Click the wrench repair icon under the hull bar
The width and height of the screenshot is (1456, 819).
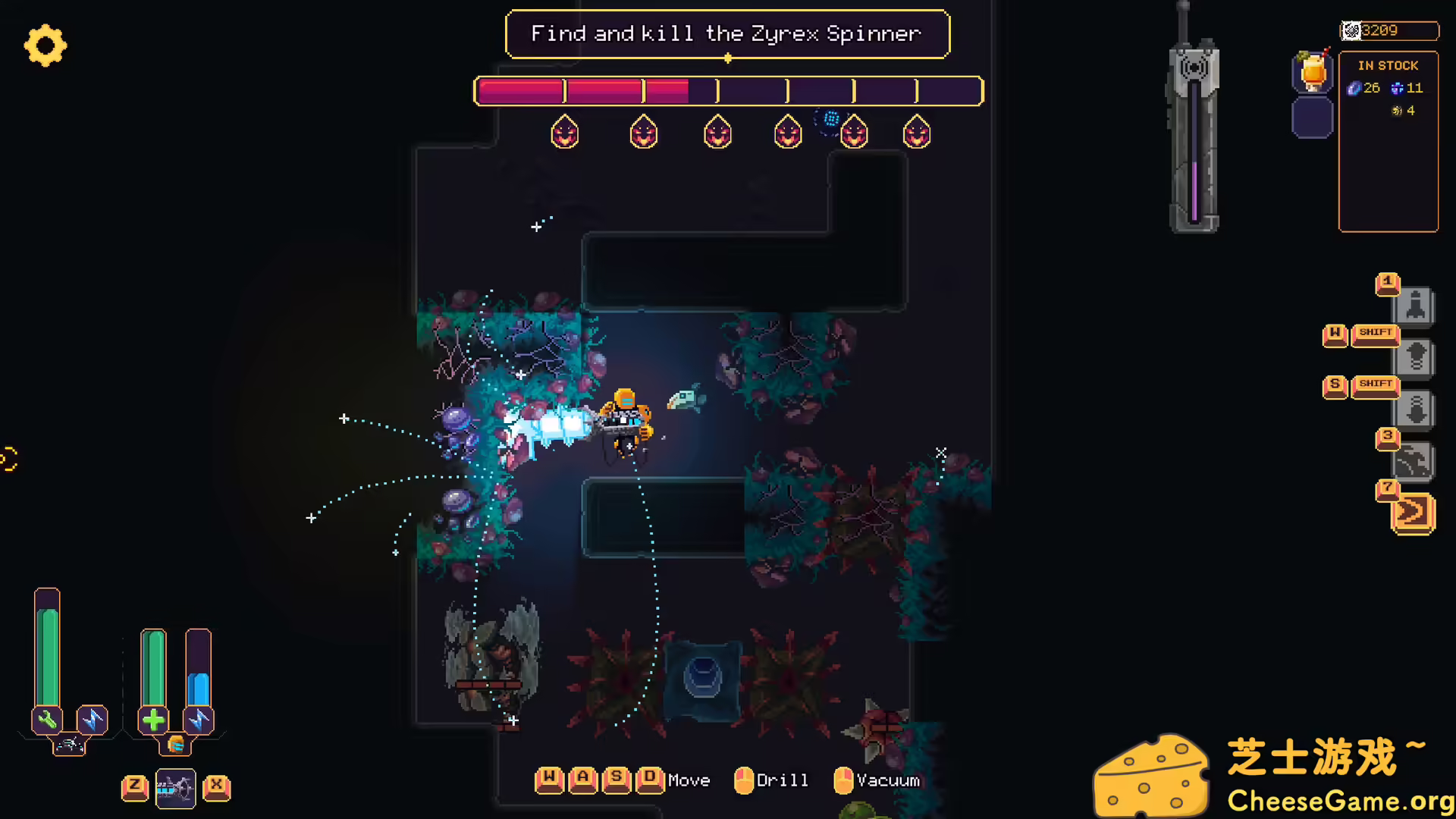point(46,719)
